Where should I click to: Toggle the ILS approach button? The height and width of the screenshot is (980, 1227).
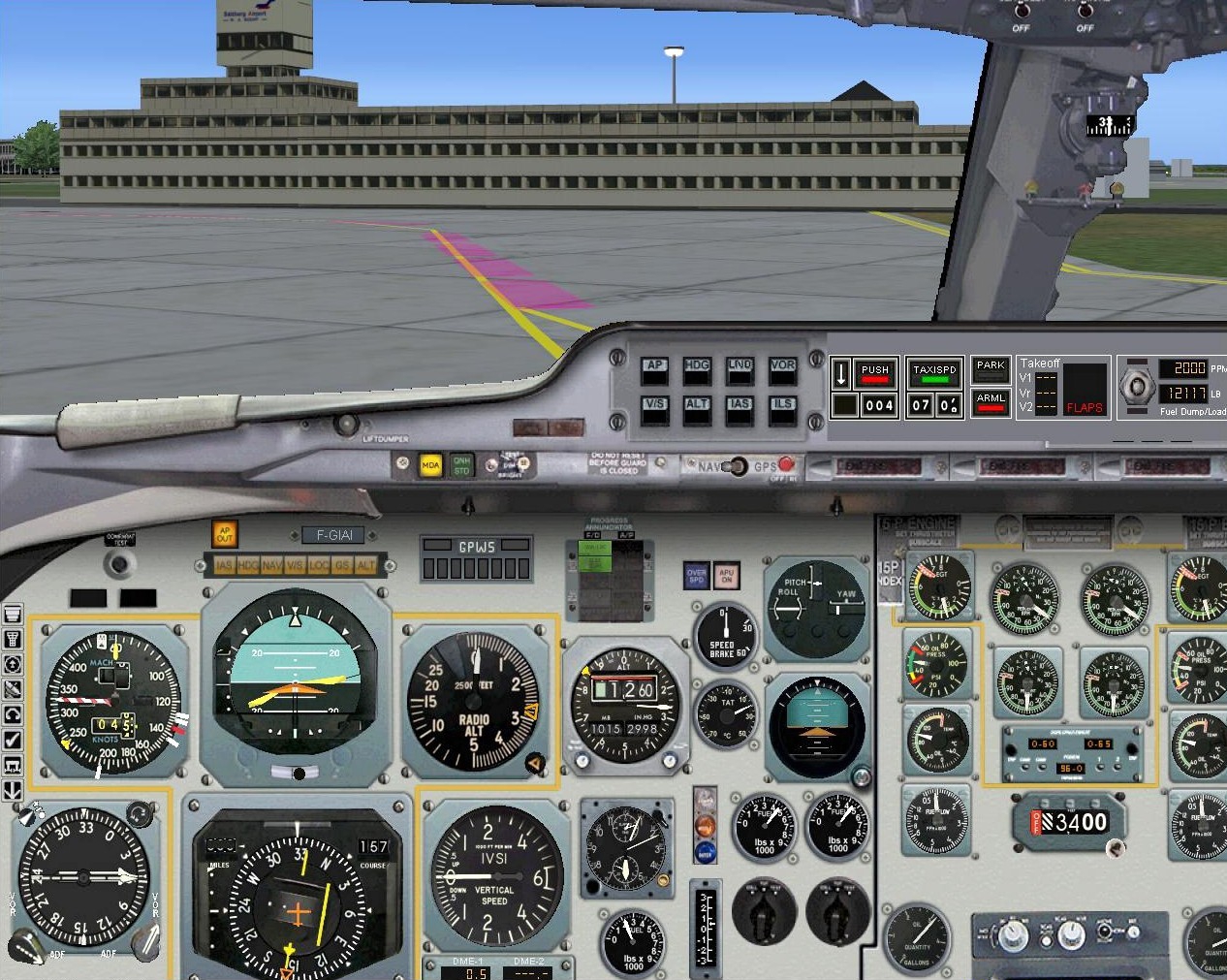click(x=782, y=410)
